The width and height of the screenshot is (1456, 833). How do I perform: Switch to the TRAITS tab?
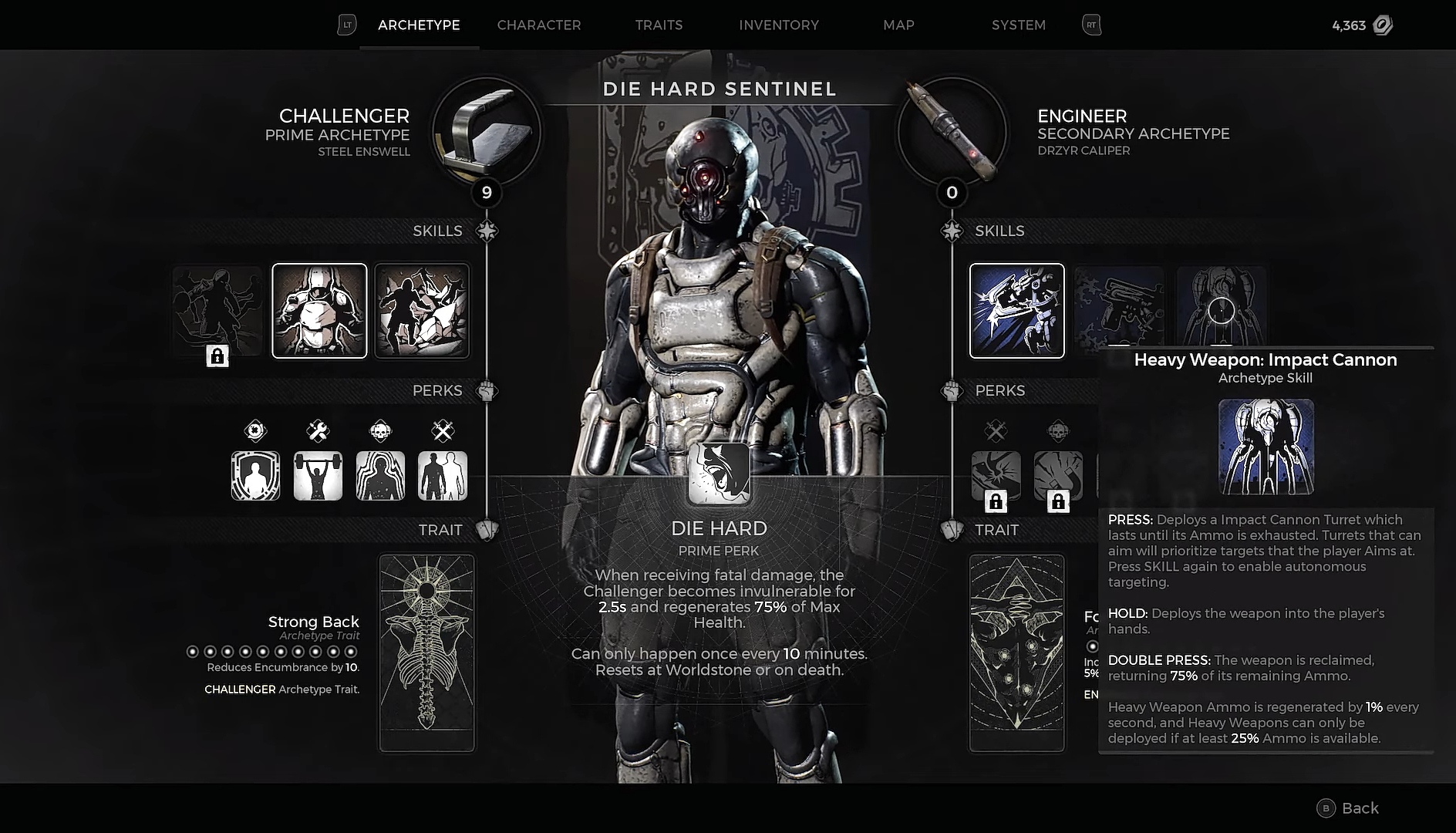coord(659,25)
